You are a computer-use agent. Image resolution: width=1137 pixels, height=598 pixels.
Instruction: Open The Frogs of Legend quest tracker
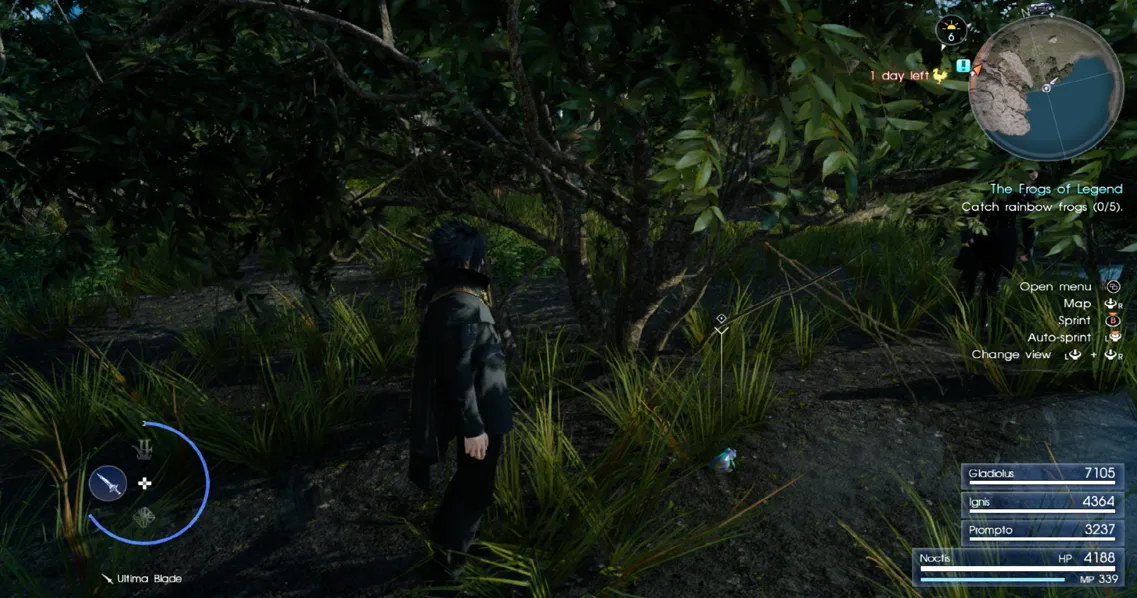coord(1056,189)
